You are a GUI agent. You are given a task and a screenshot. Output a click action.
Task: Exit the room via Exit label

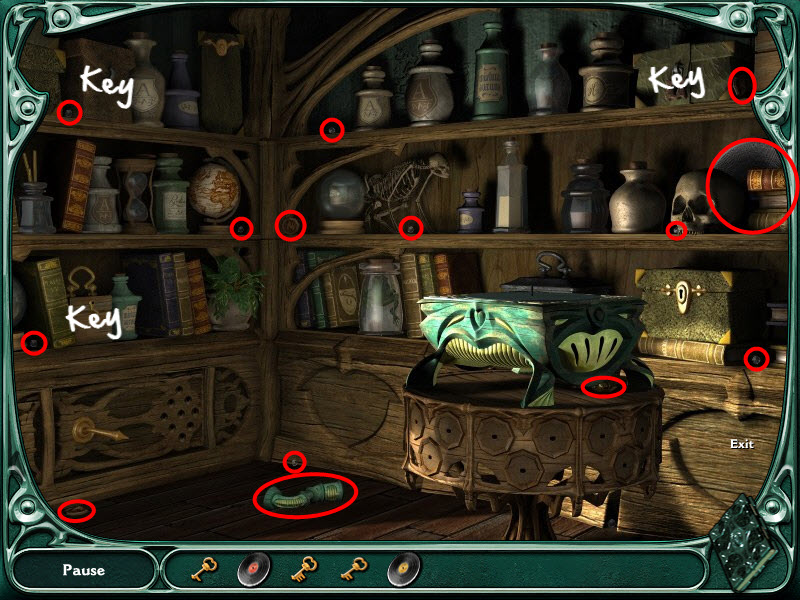(x=741, y=444)
